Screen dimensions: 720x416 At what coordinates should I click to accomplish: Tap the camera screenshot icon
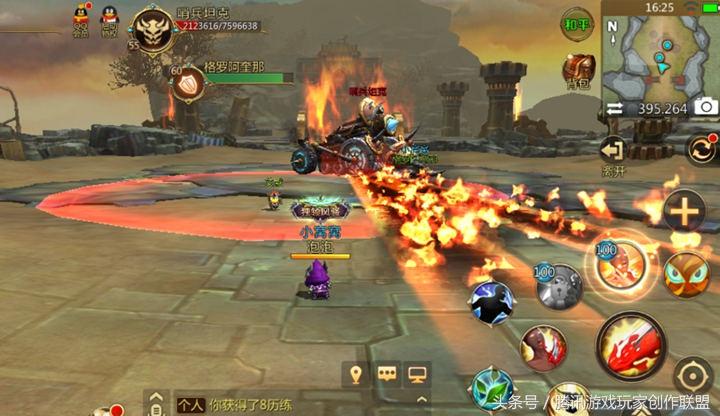pos(705,107)
